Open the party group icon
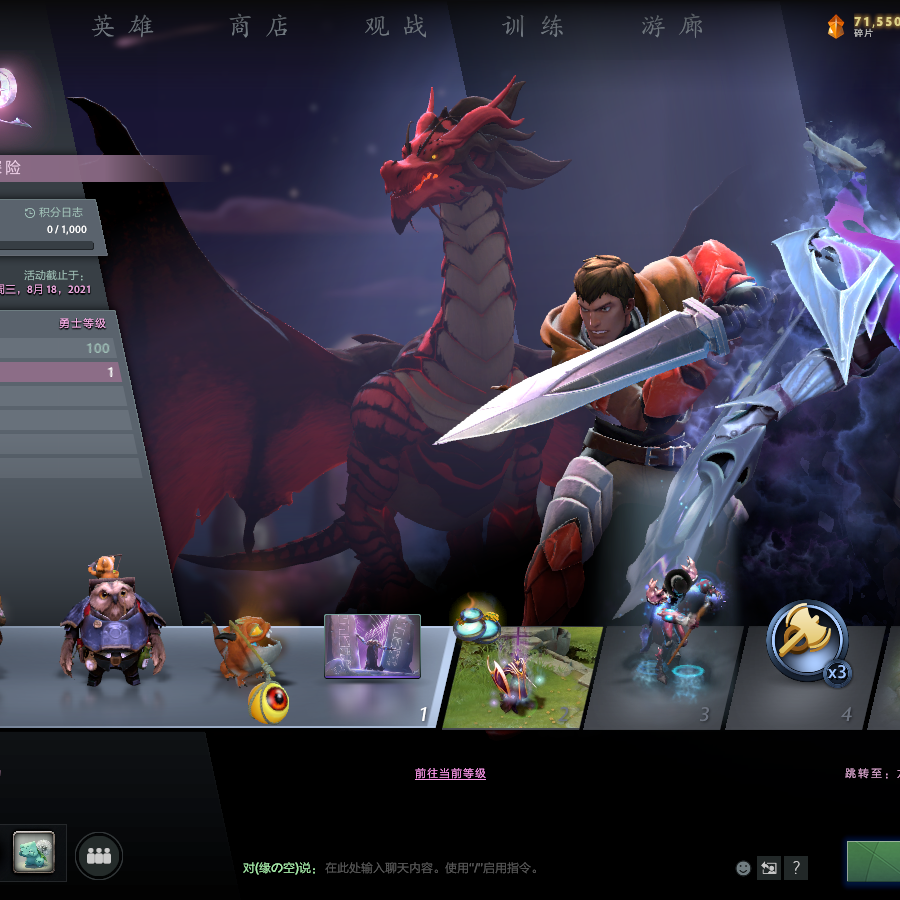Screen dimensions: 900x900 pos(98,856)
